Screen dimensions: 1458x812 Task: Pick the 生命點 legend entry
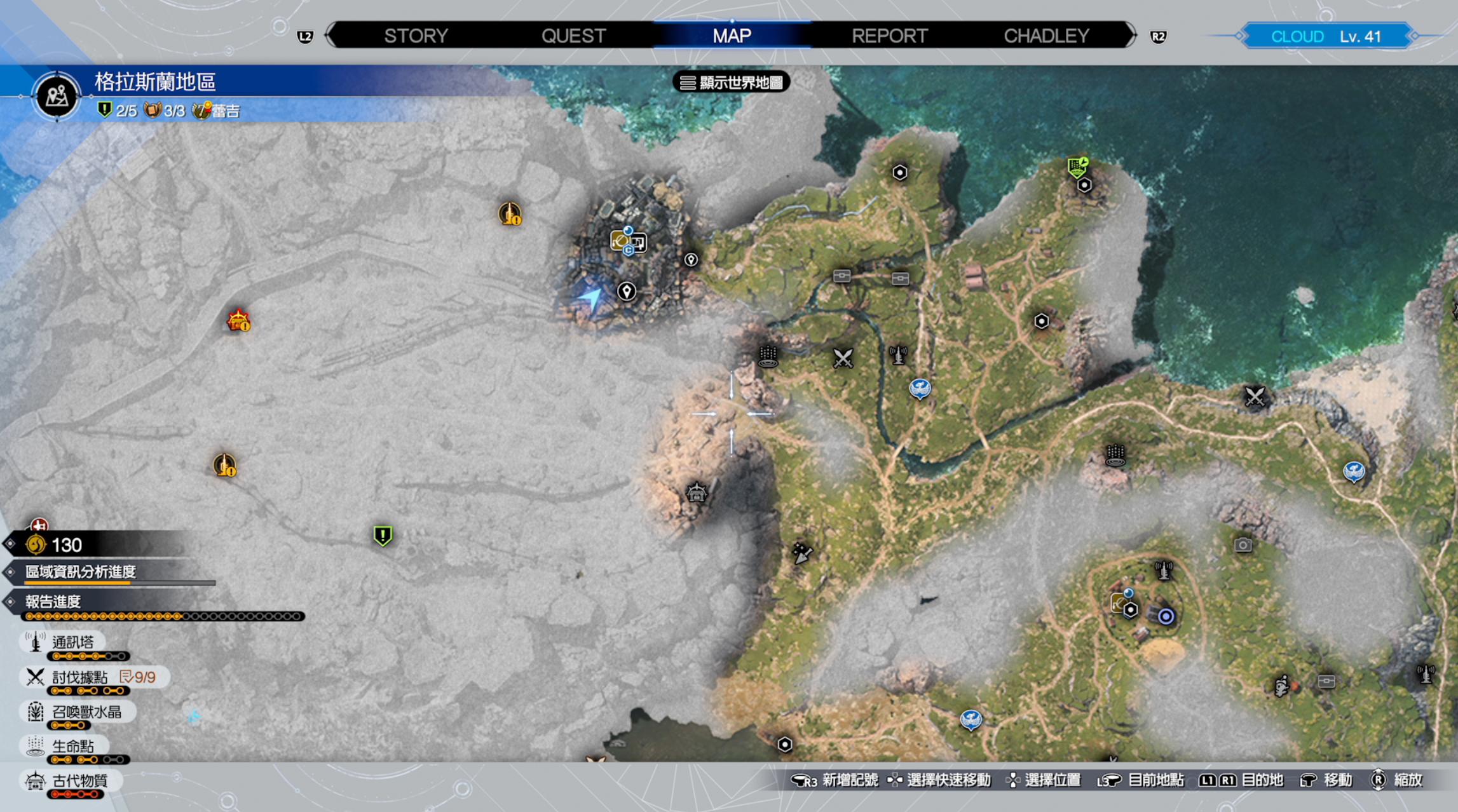click(72, 746)
